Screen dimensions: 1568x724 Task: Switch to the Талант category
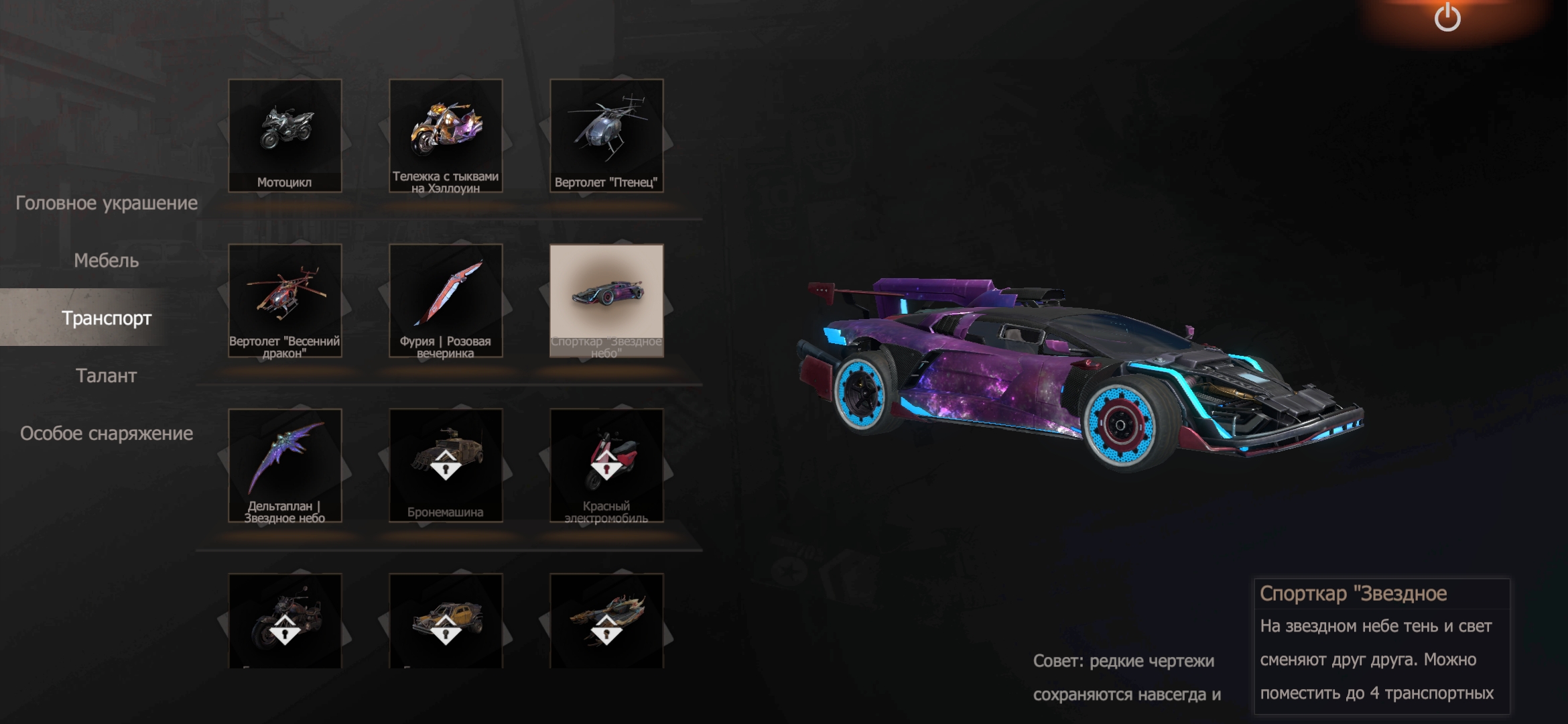(x=107, y=375)
